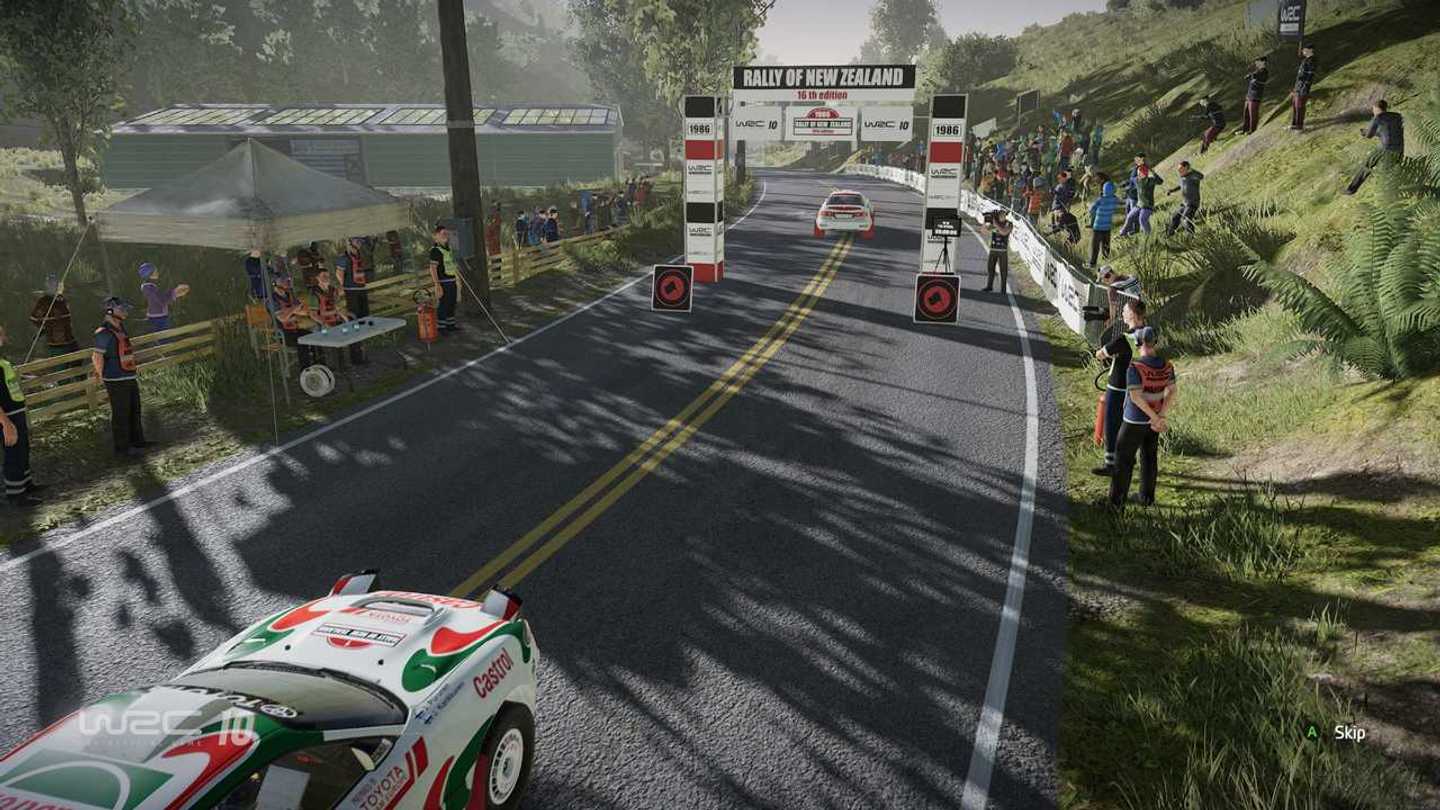Click the 1986 sign on the left pillar
Screen dimensions: 1440x810
700,129
